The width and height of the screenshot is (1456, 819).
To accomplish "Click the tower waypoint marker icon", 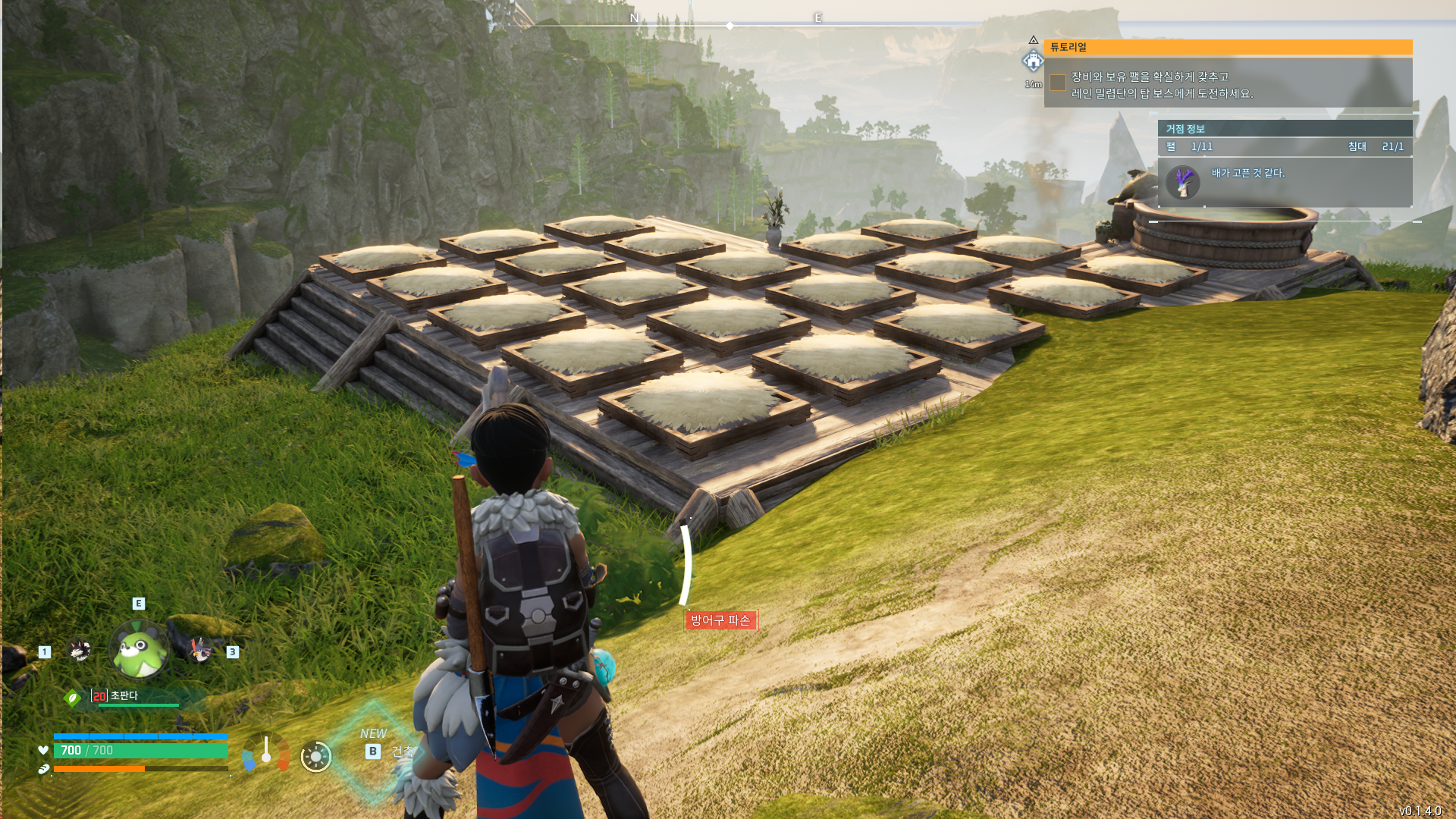I will pos(1033,61).
